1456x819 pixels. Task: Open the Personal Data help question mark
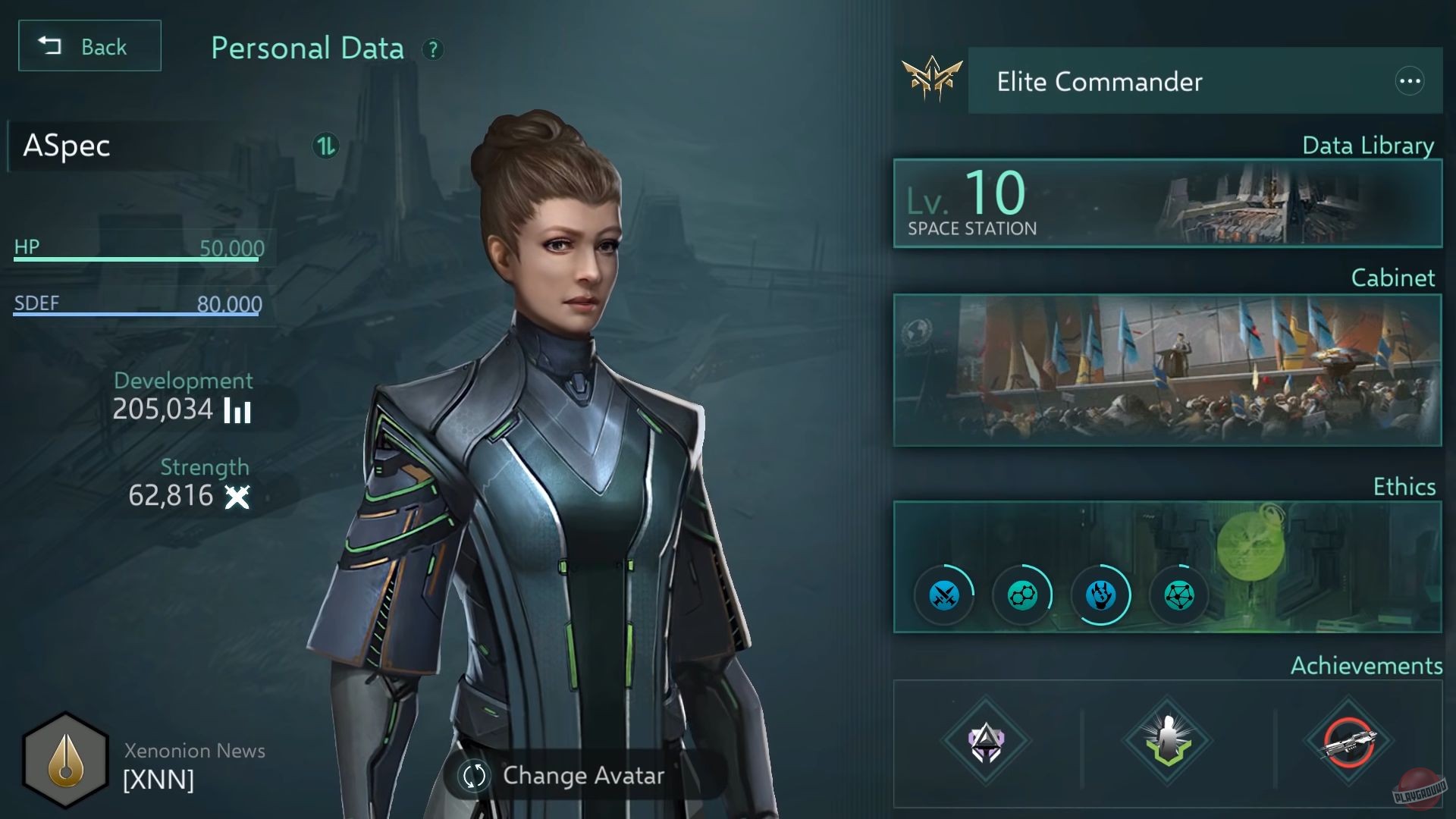(433, 51)
